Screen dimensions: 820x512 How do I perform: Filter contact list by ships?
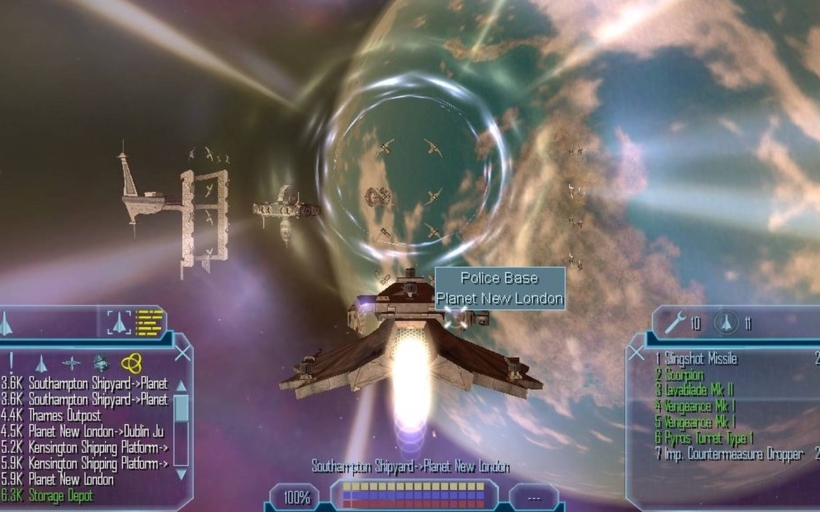point(41,363)
